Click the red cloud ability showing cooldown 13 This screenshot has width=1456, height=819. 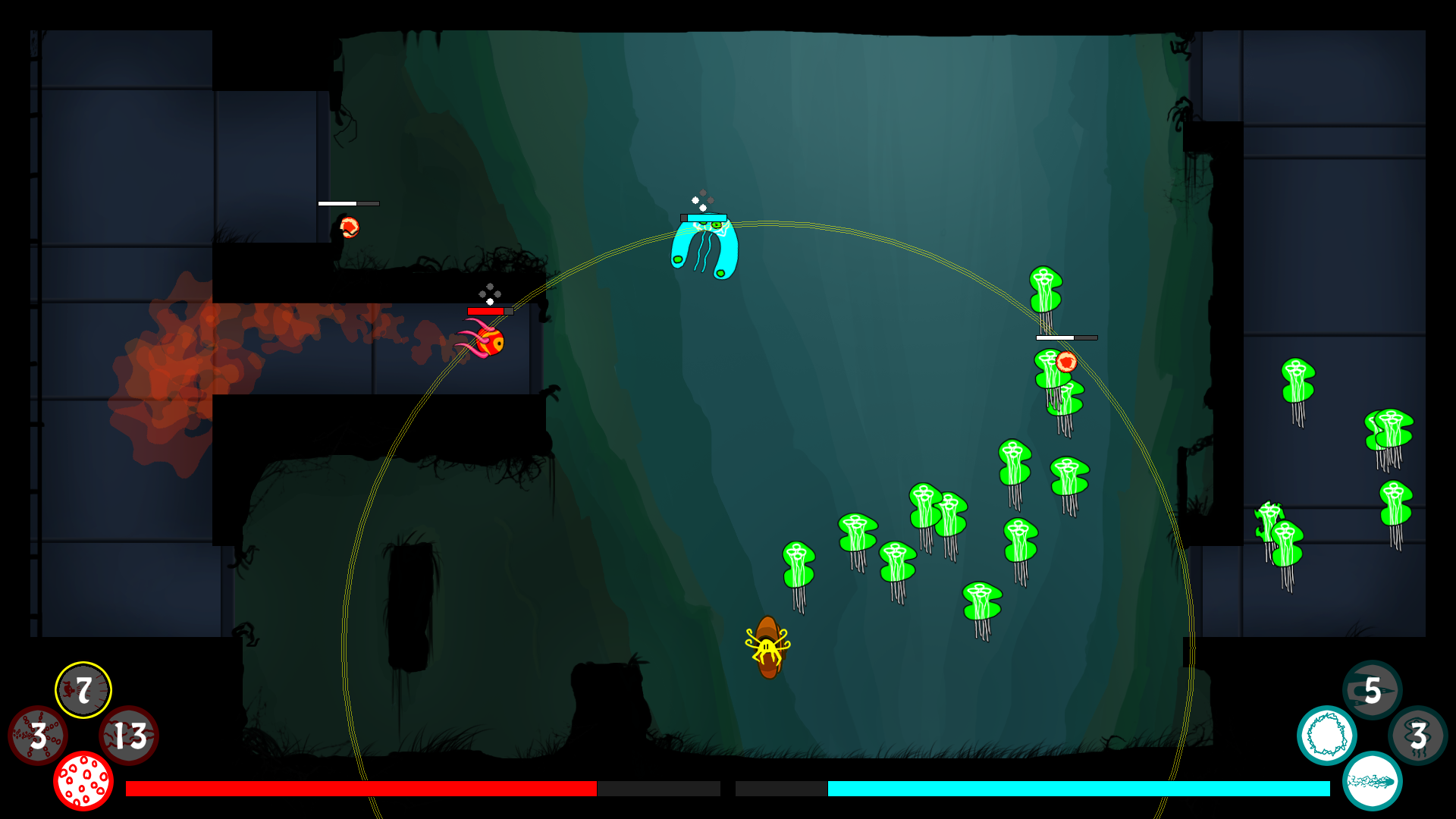[129, 735]
